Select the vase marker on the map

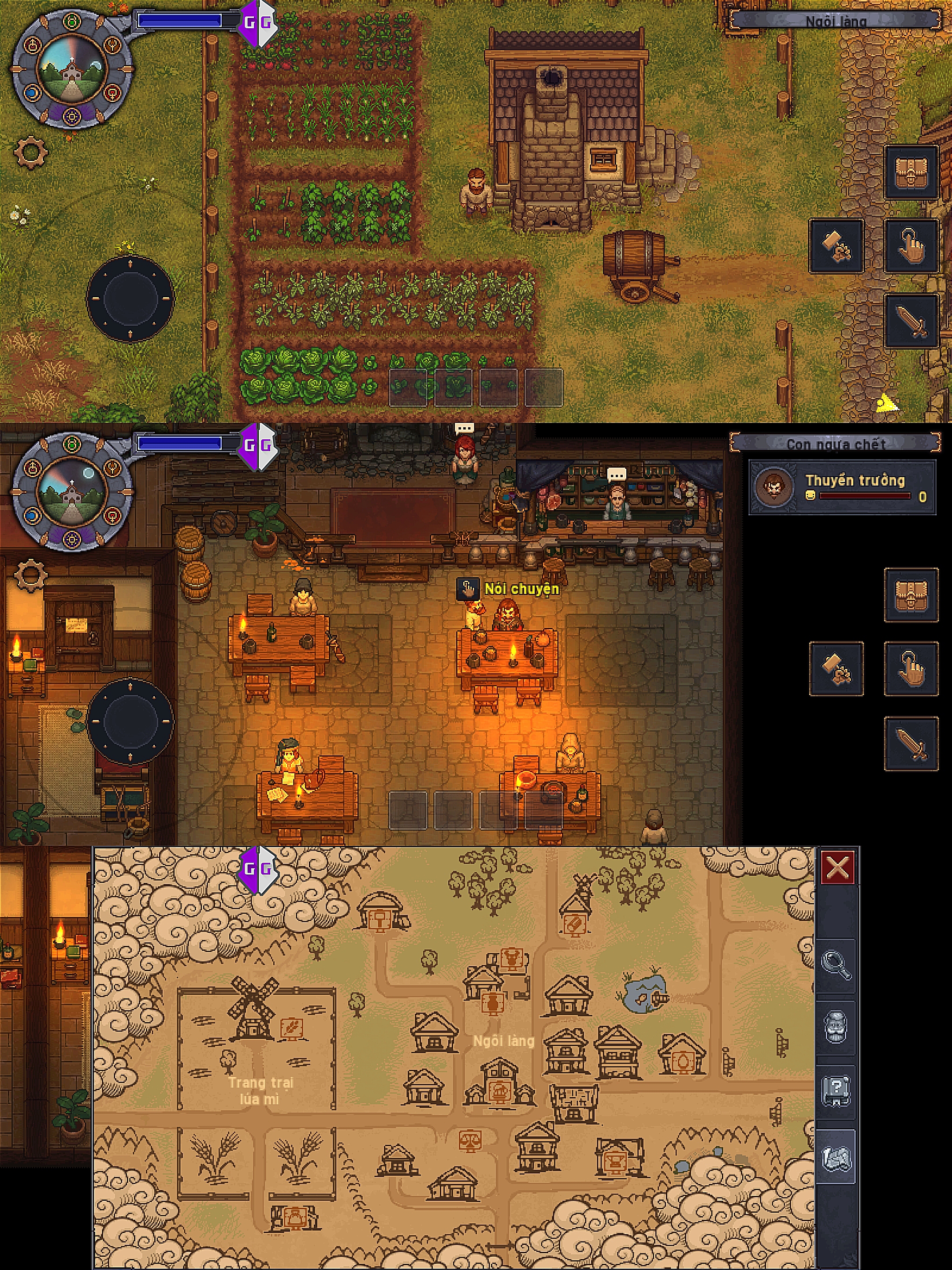492,1004
